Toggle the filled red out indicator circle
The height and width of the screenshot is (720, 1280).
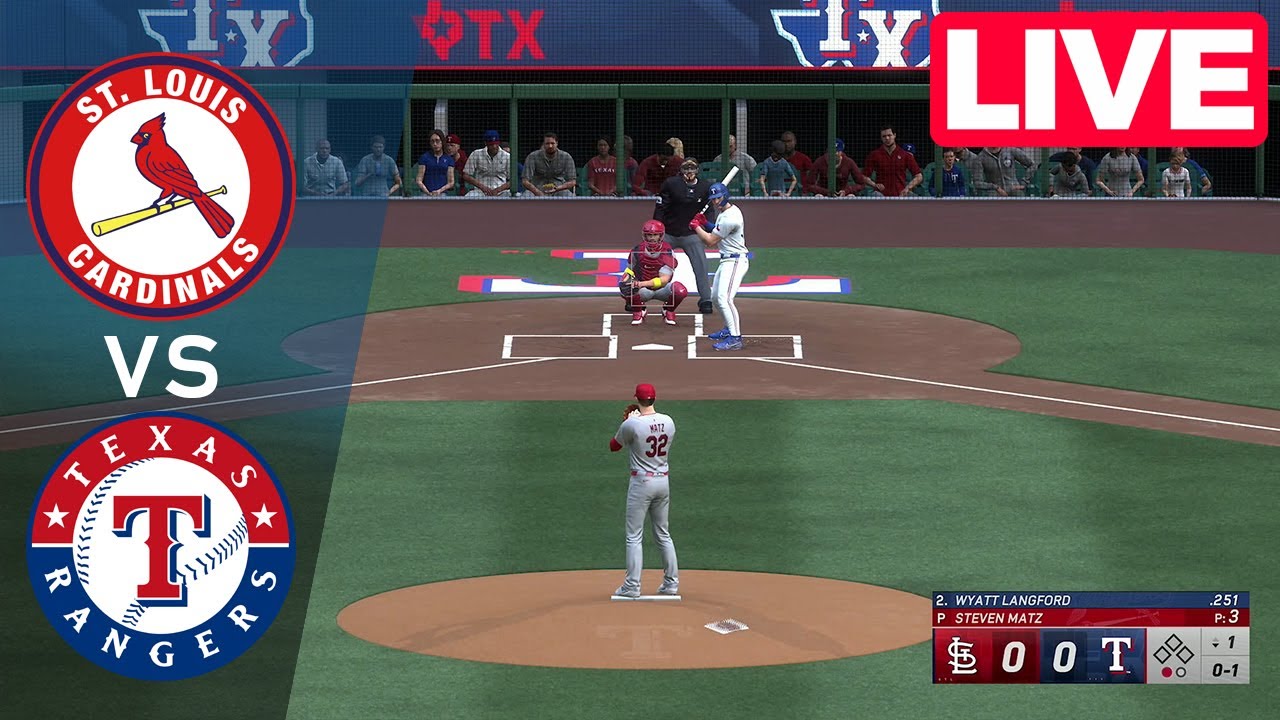(x=1167, y=671)
